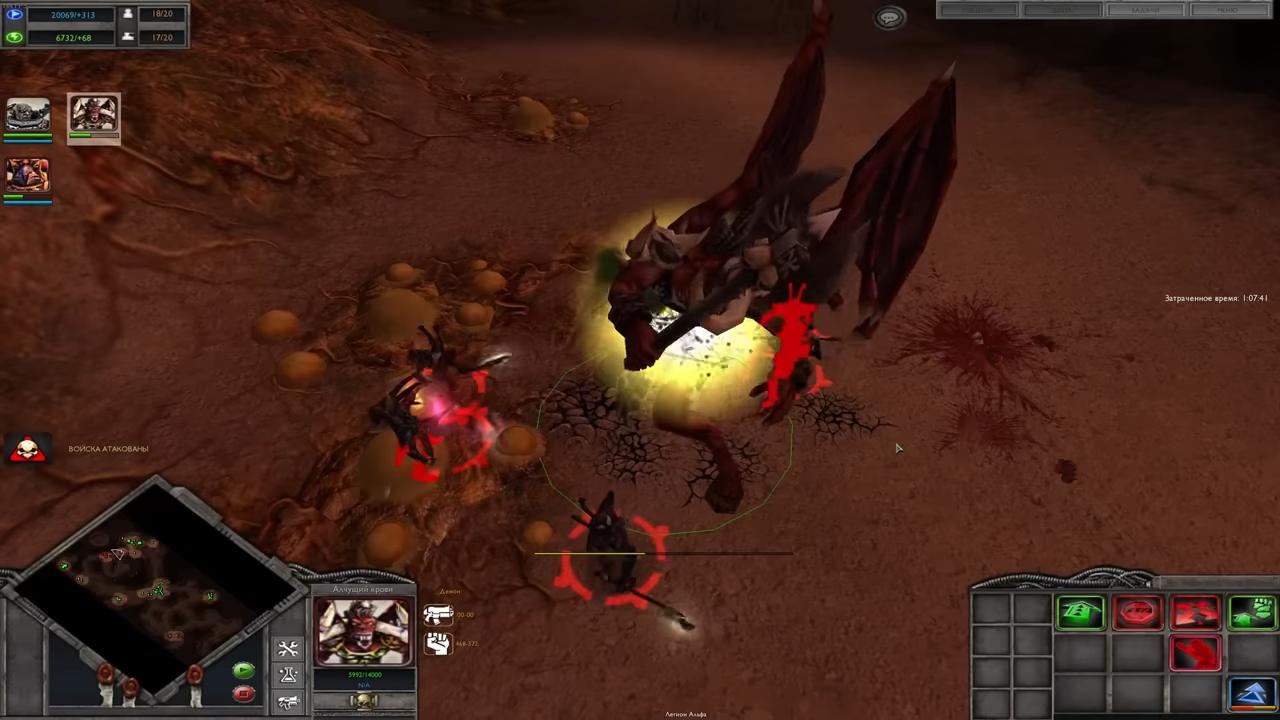The height and width of the screenshot is (720, 1280).
Task: Trigger the blue arrow ability icon
Action: coord(1252,692)
